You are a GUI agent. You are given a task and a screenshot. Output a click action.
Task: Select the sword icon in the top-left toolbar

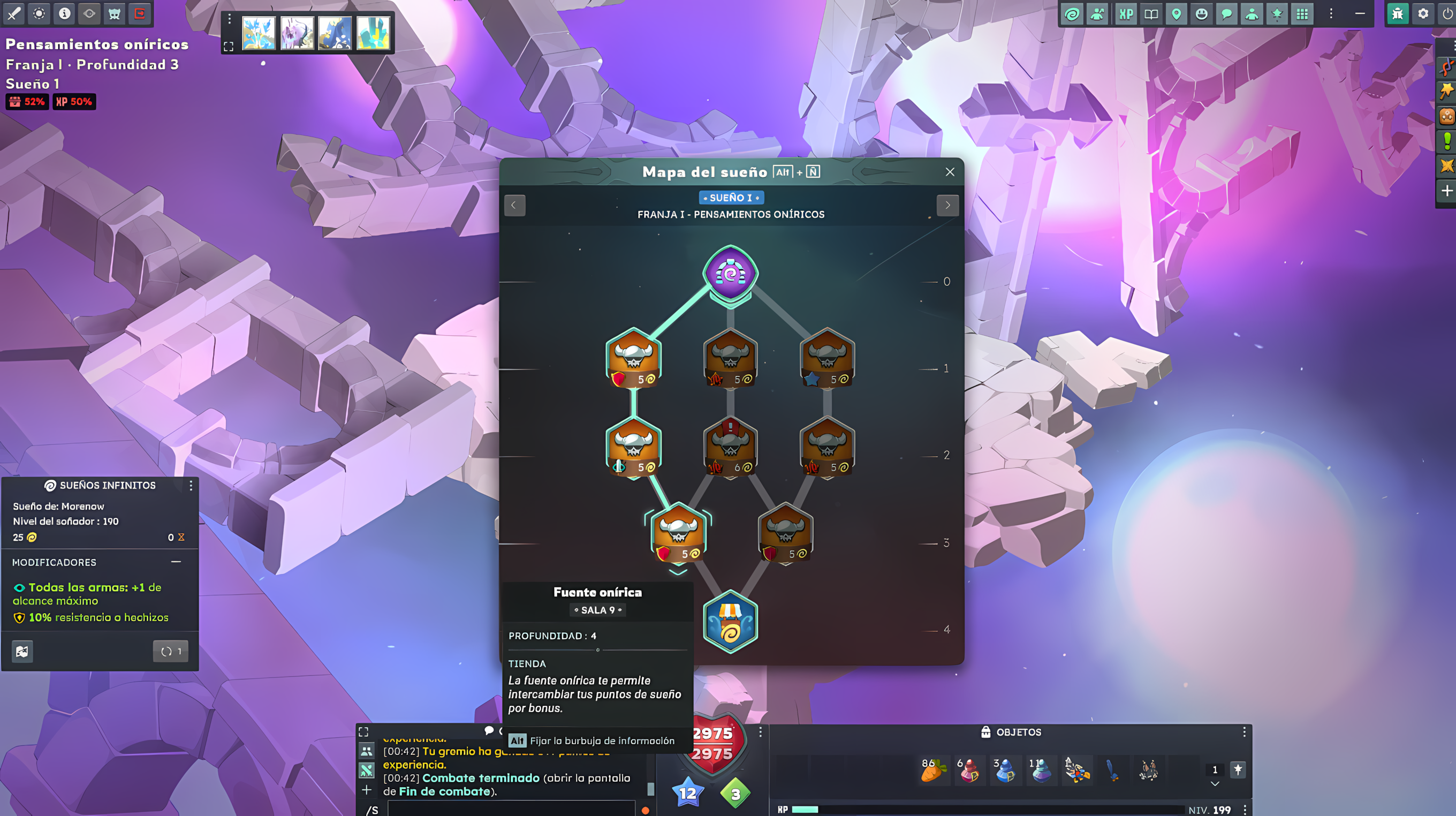[13, 14]
